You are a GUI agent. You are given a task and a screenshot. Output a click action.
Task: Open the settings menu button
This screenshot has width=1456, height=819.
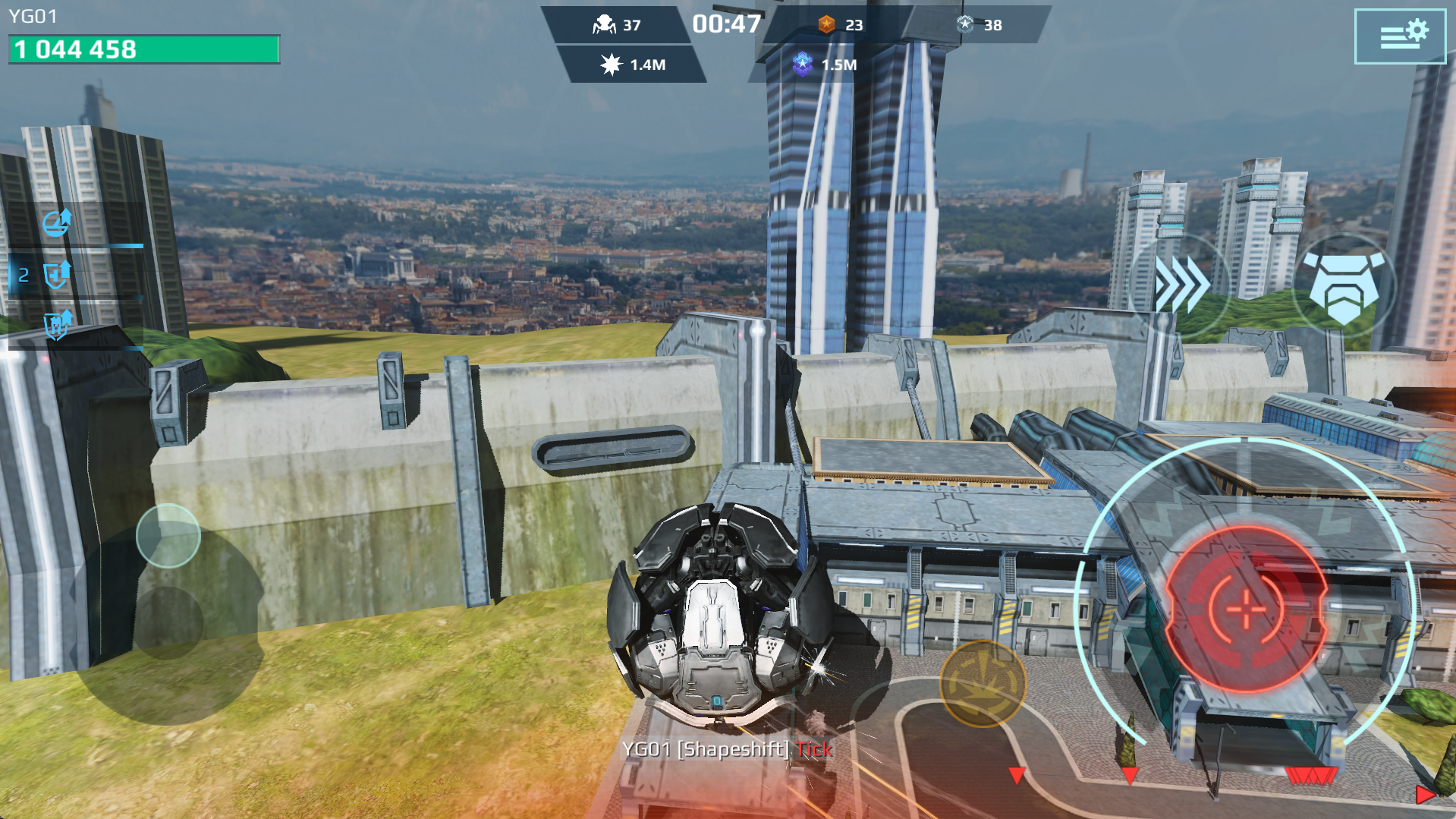click(1400, 36)
